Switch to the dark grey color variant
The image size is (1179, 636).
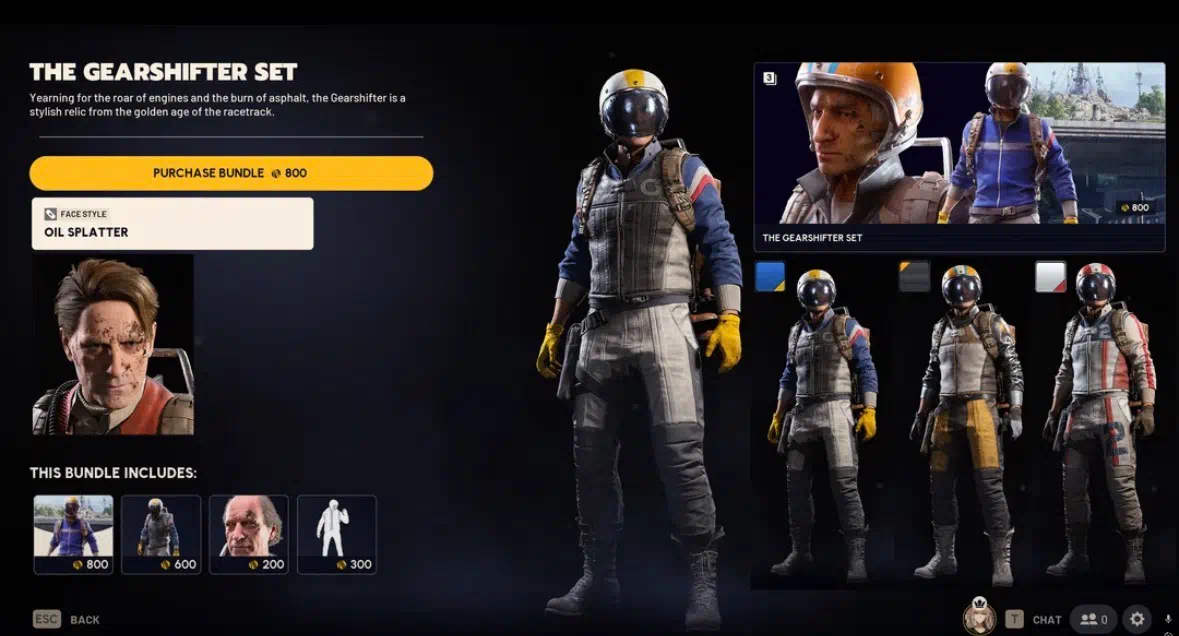[x=914, y=277]
